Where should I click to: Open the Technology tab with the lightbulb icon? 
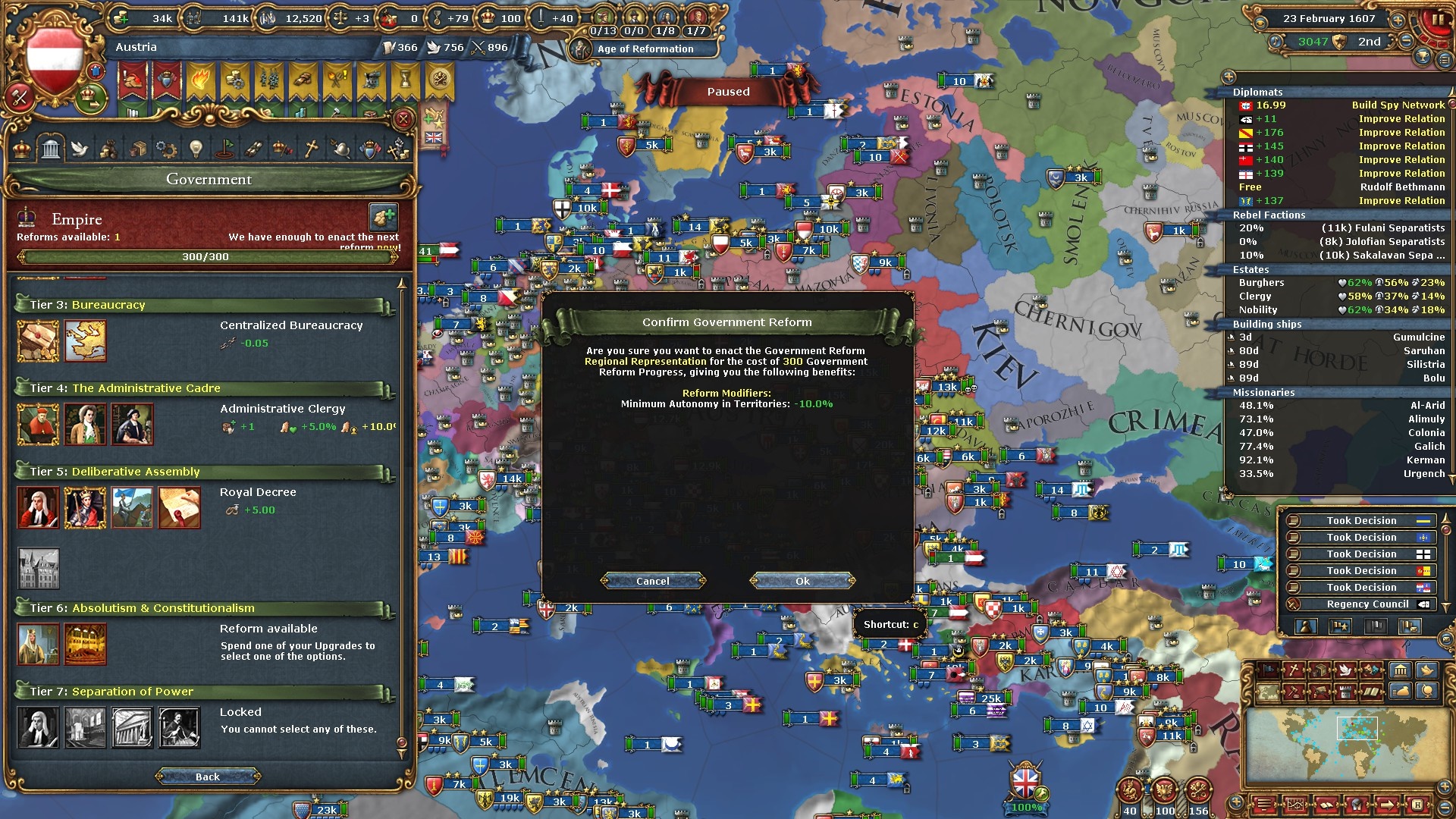(196, 149)
